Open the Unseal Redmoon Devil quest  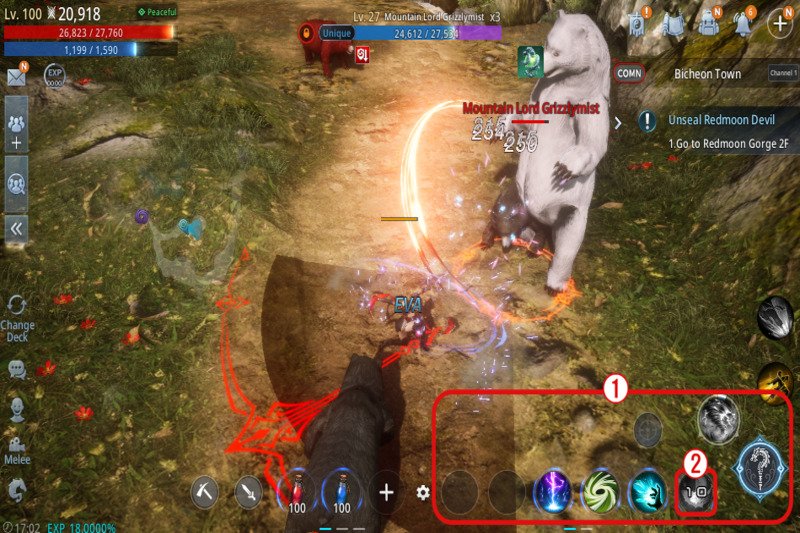(710, 120)
